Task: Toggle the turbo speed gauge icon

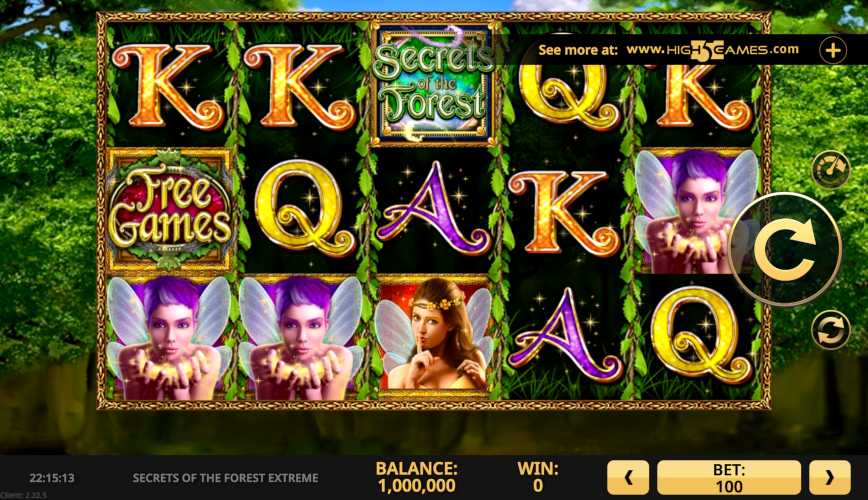Action: tap(830, 169)
